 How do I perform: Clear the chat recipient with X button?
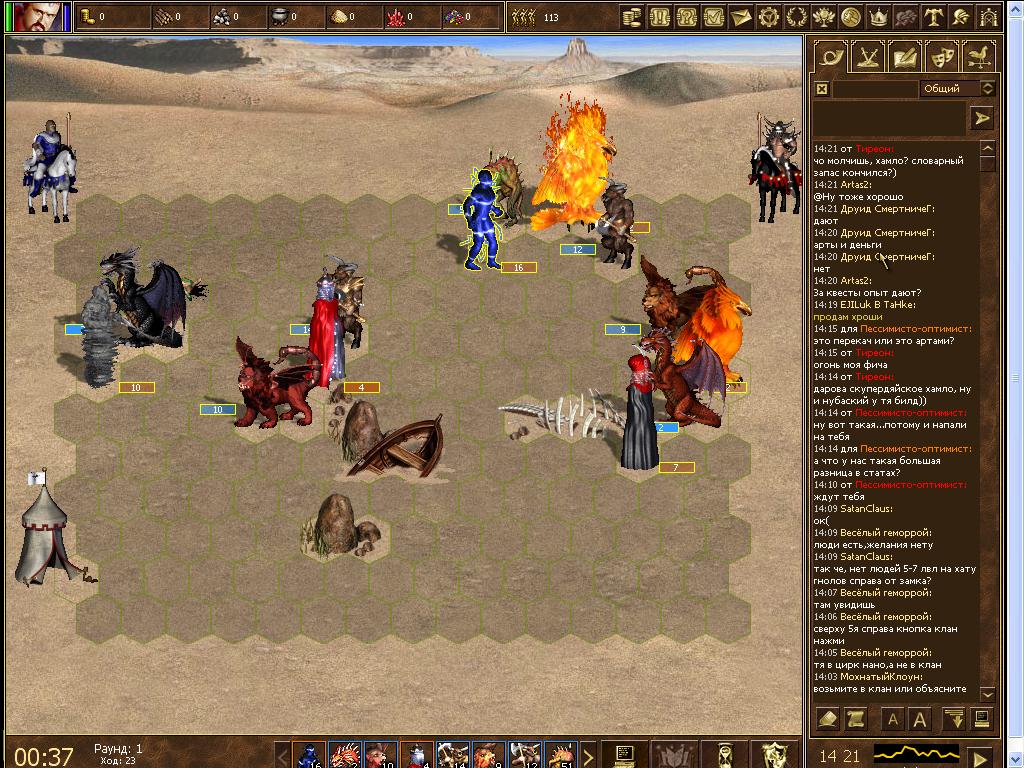822,89
